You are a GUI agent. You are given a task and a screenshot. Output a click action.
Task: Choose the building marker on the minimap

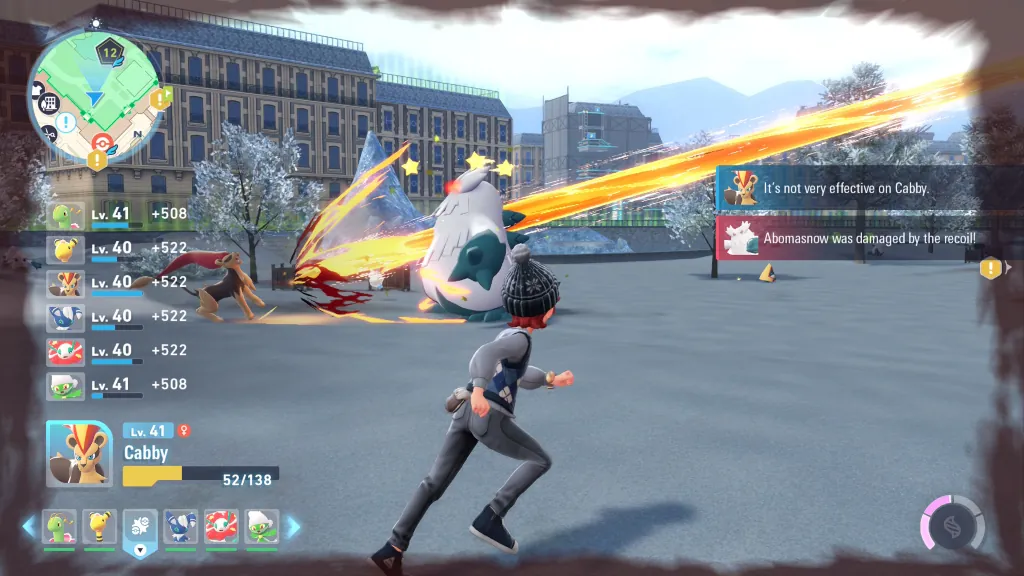tap(51, 103)
